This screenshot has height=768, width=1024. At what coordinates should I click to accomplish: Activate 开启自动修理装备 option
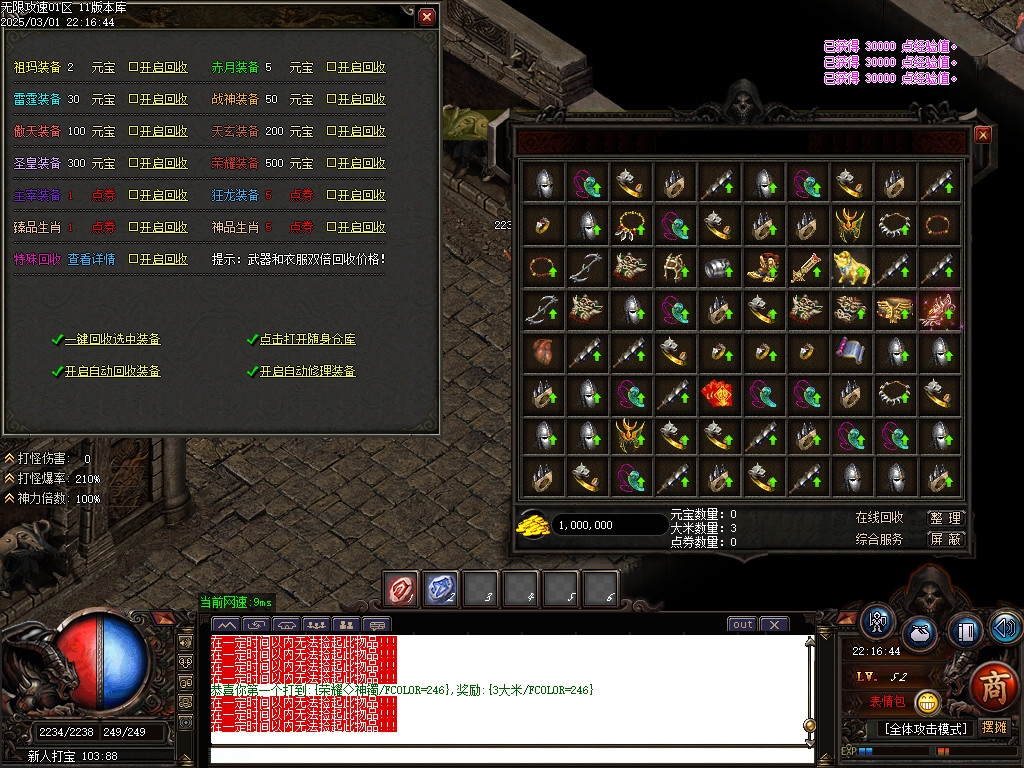(x=307, y=371)
